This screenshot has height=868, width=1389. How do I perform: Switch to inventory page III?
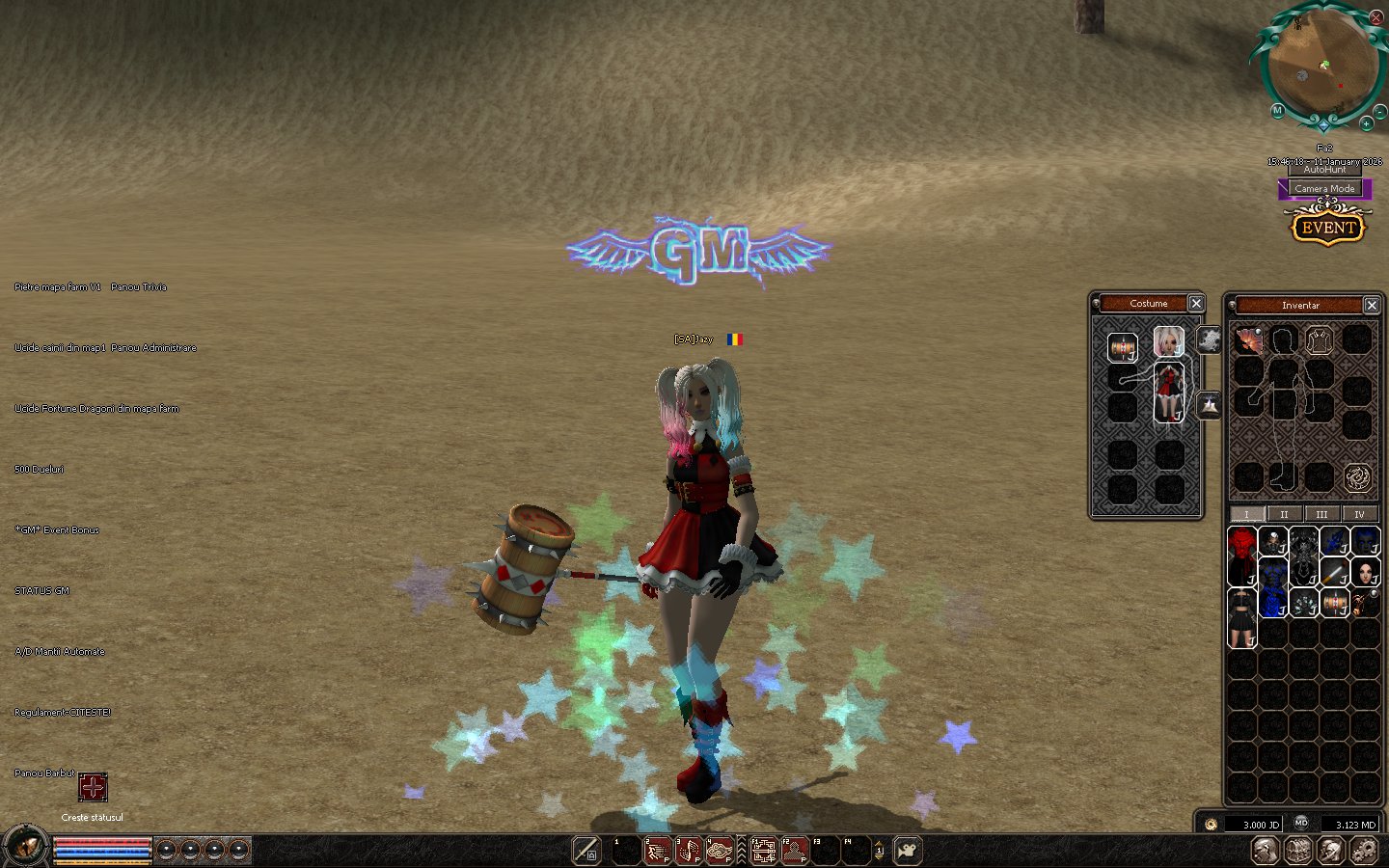pyautogui.click(x=1321, y=514)
